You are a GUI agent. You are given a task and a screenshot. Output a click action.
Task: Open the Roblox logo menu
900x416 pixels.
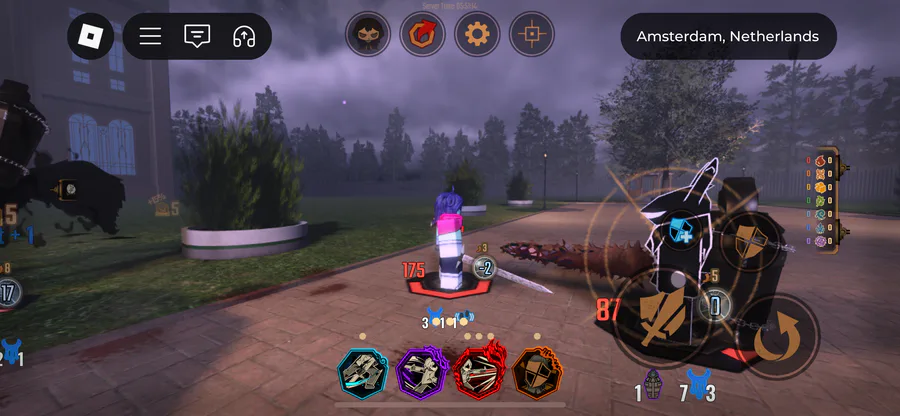(x=92, y=37)
